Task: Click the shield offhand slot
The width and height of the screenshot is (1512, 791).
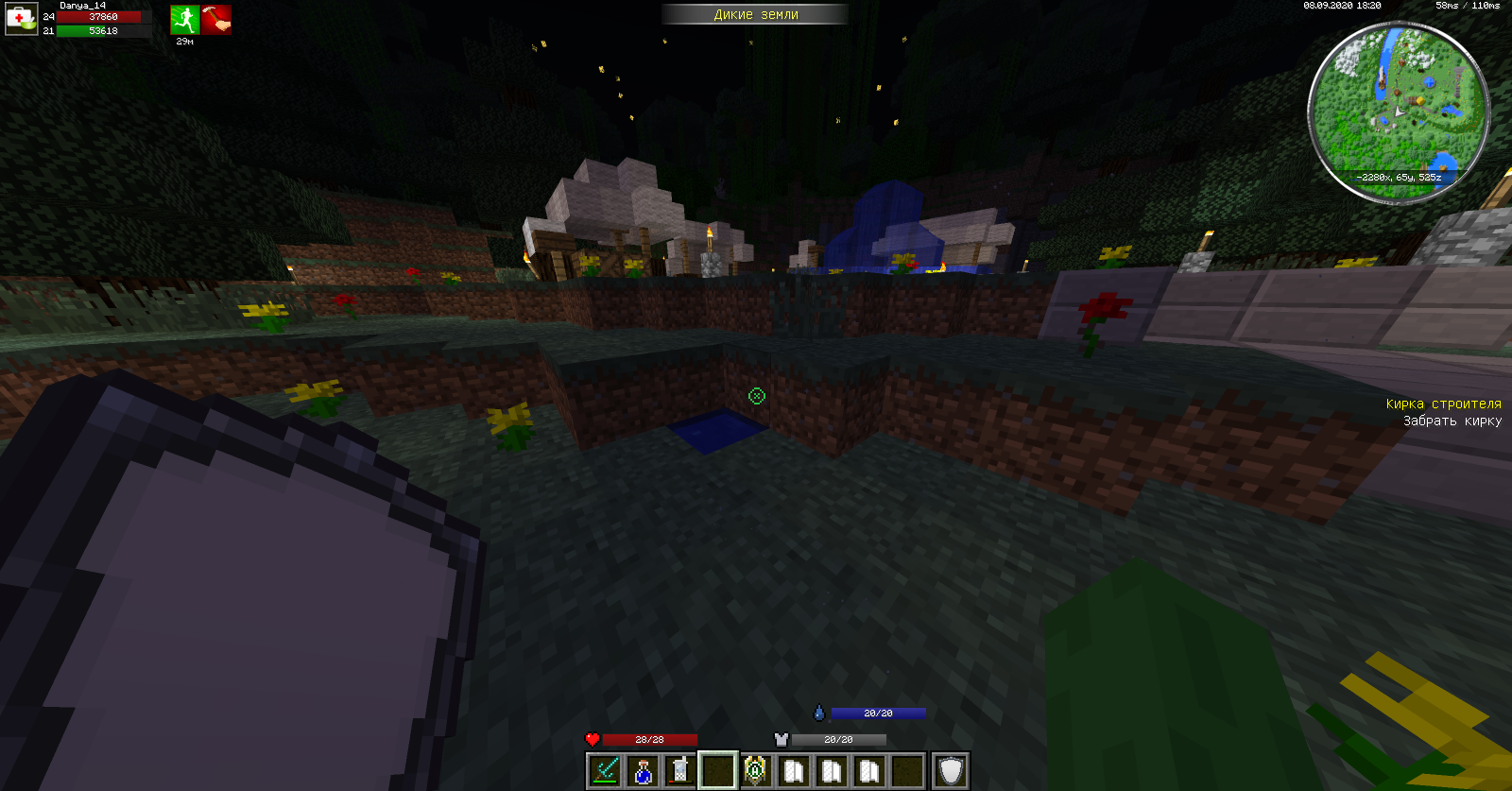Action: pos(951,771)
